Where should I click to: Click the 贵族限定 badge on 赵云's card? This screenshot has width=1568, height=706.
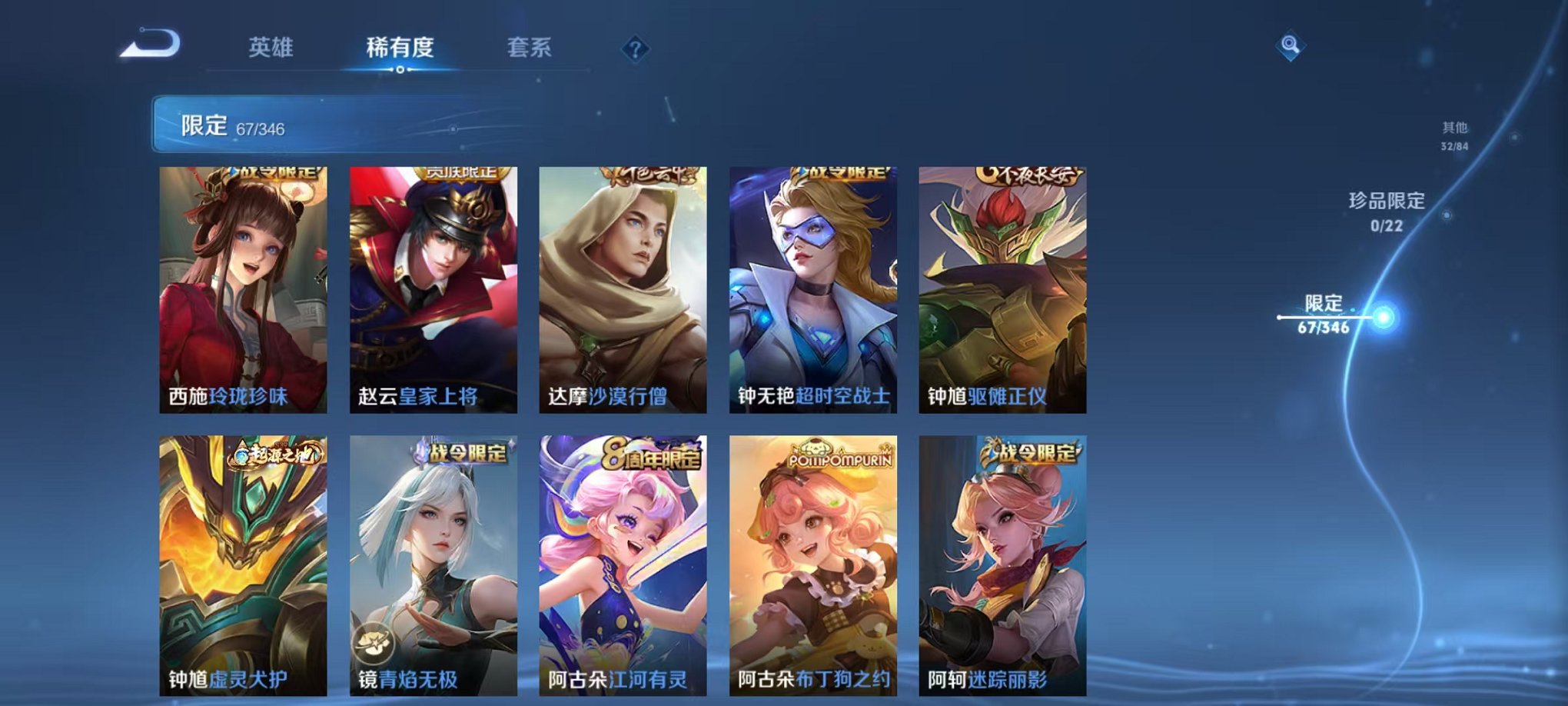[x=461, y=175]
